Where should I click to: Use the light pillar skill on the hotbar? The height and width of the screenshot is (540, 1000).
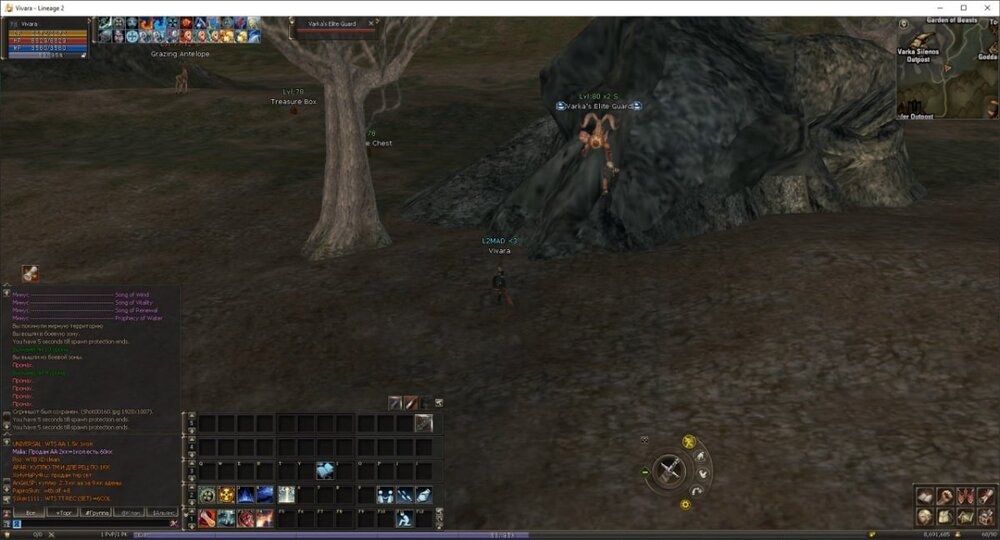pyautogui.click(x=287, y=495)
